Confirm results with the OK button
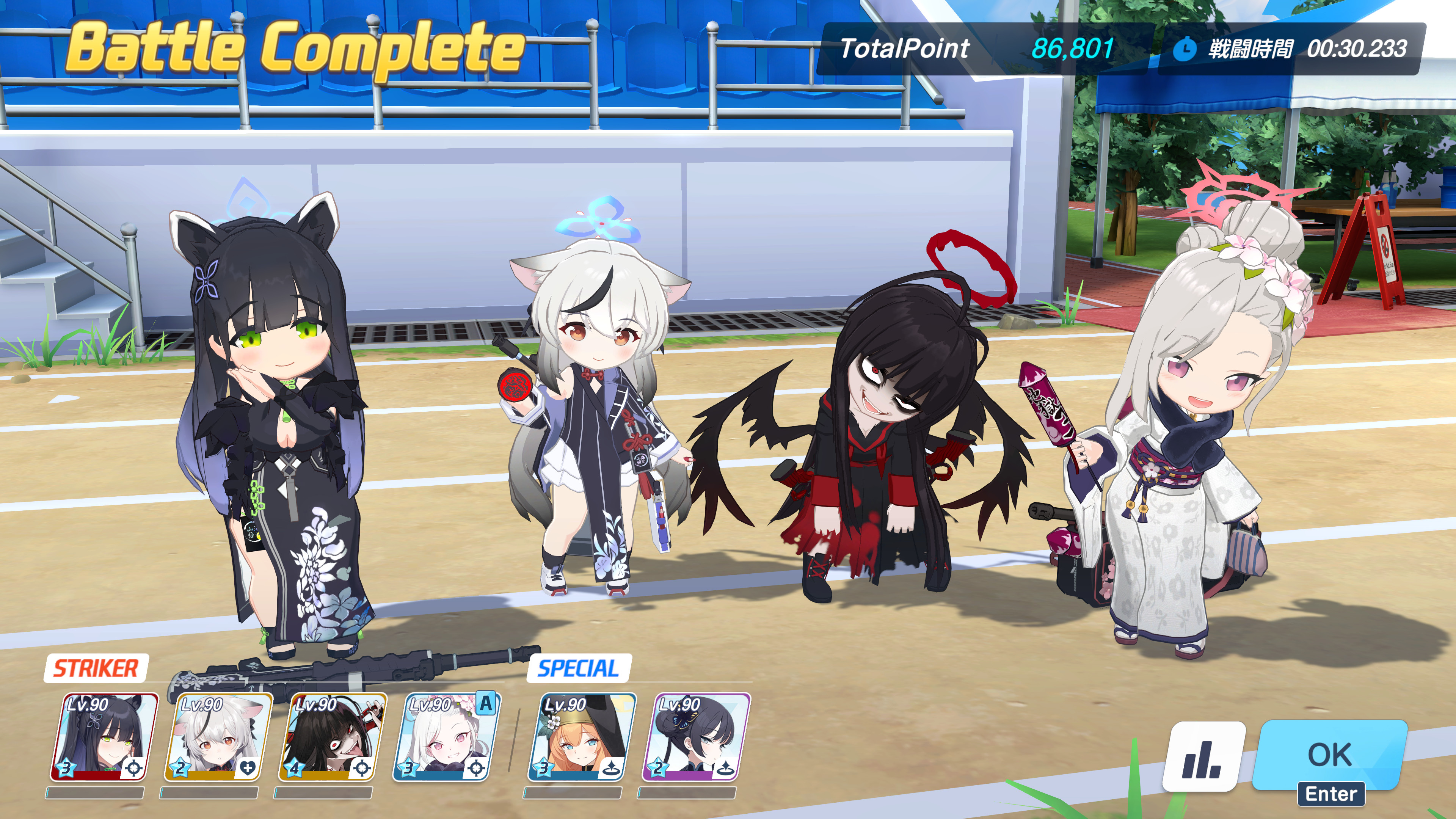Viewport: 1456px width, 819px height. tap(1329, 755)
